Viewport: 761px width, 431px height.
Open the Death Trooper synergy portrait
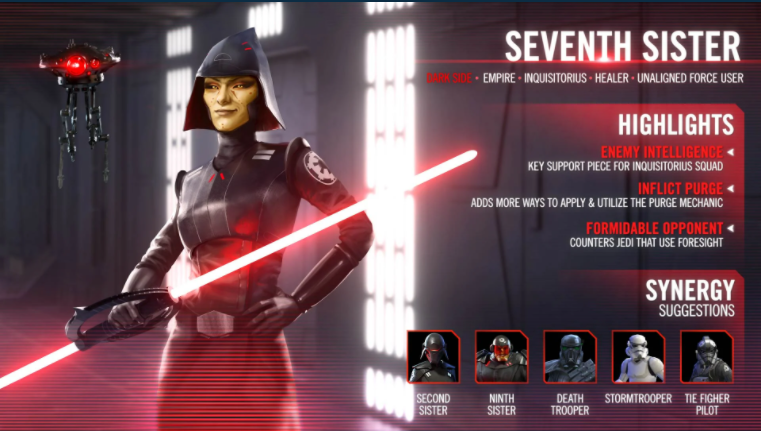coord(570,357)
